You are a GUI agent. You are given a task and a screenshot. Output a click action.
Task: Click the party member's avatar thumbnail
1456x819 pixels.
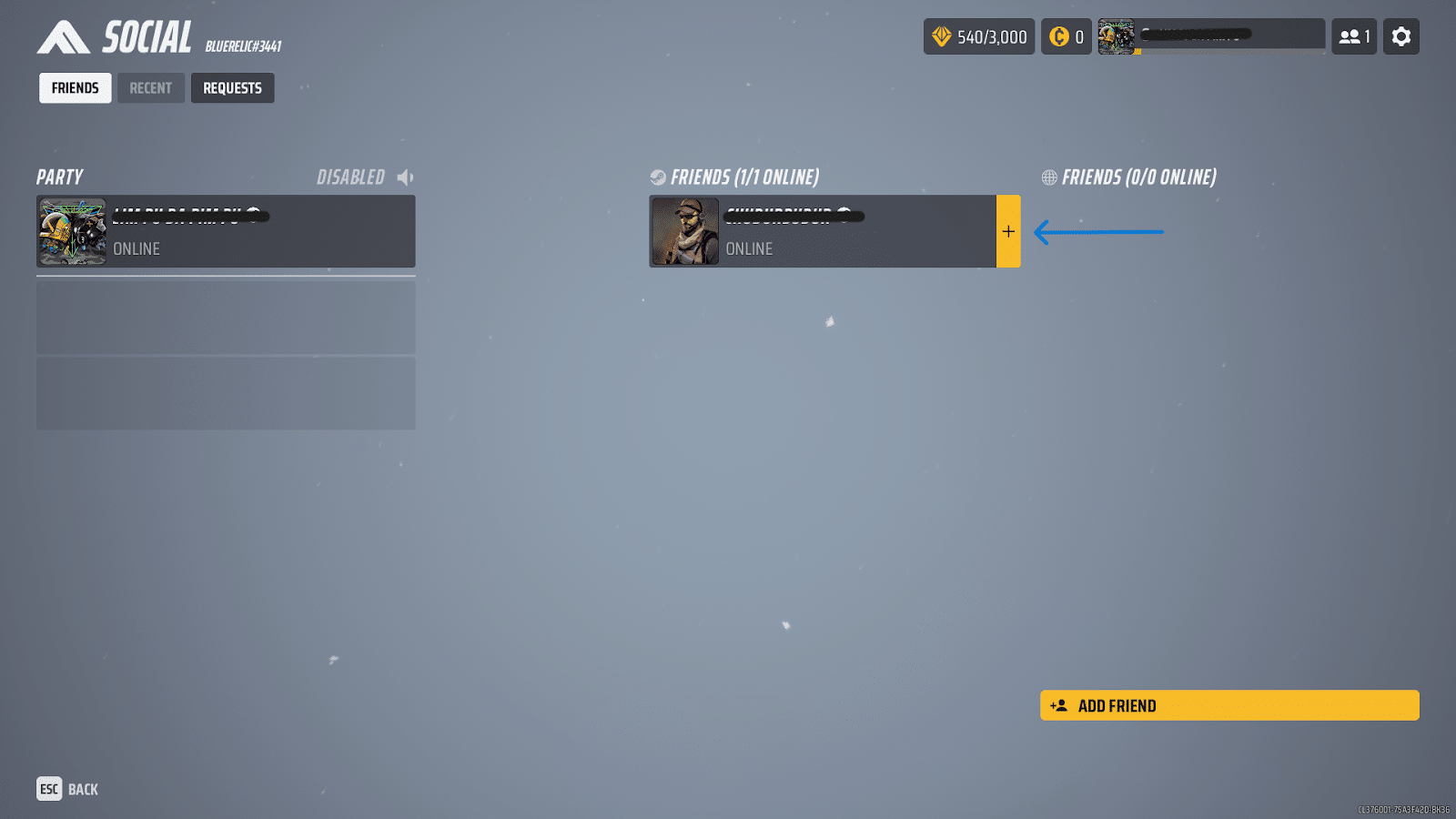point(72,231)
